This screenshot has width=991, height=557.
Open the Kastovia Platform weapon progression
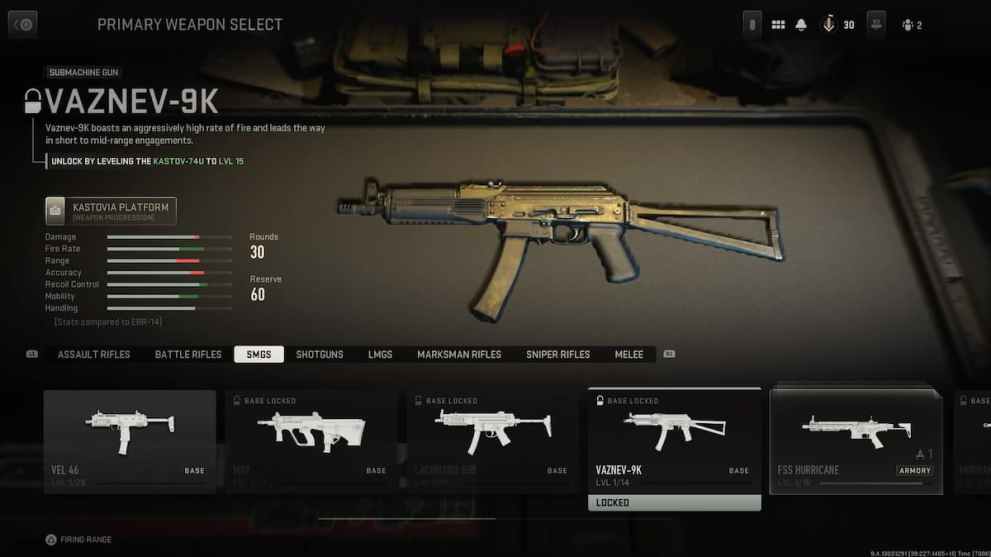pos(111,210)
